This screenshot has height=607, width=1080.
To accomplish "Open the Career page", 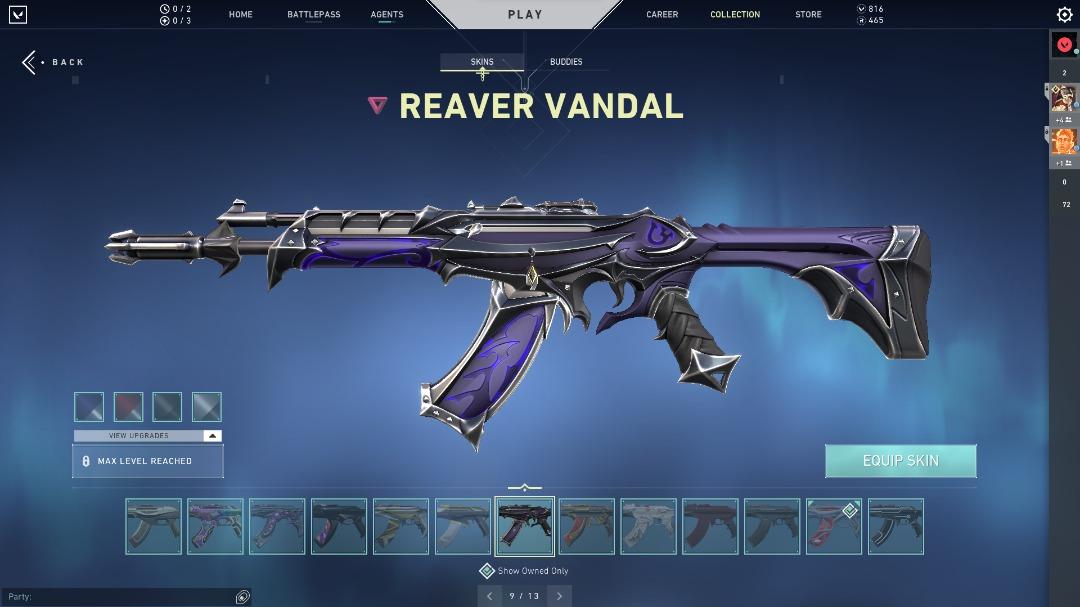I will pyautogui.click(x=662, y=15).
